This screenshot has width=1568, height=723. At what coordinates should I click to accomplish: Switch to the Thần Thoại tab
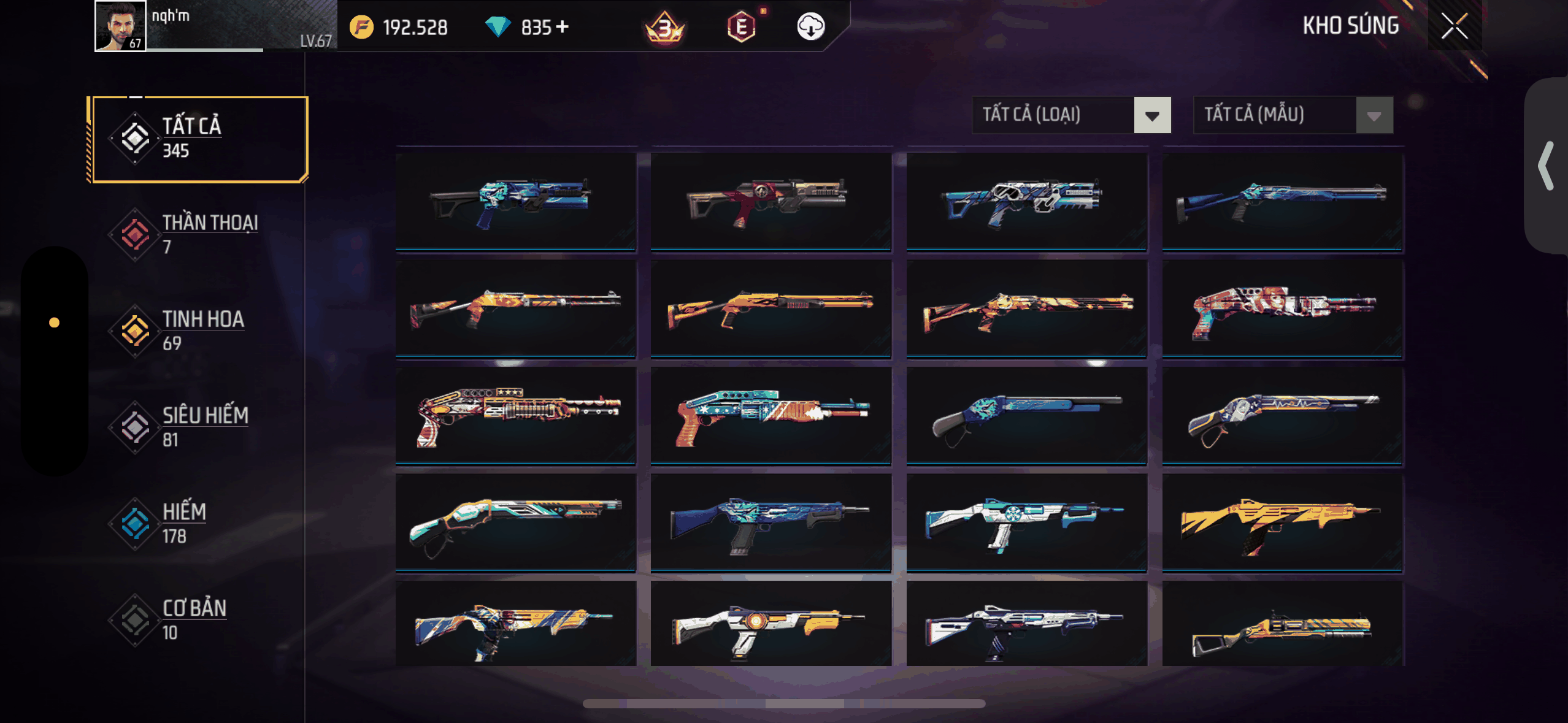pos(199,234)
